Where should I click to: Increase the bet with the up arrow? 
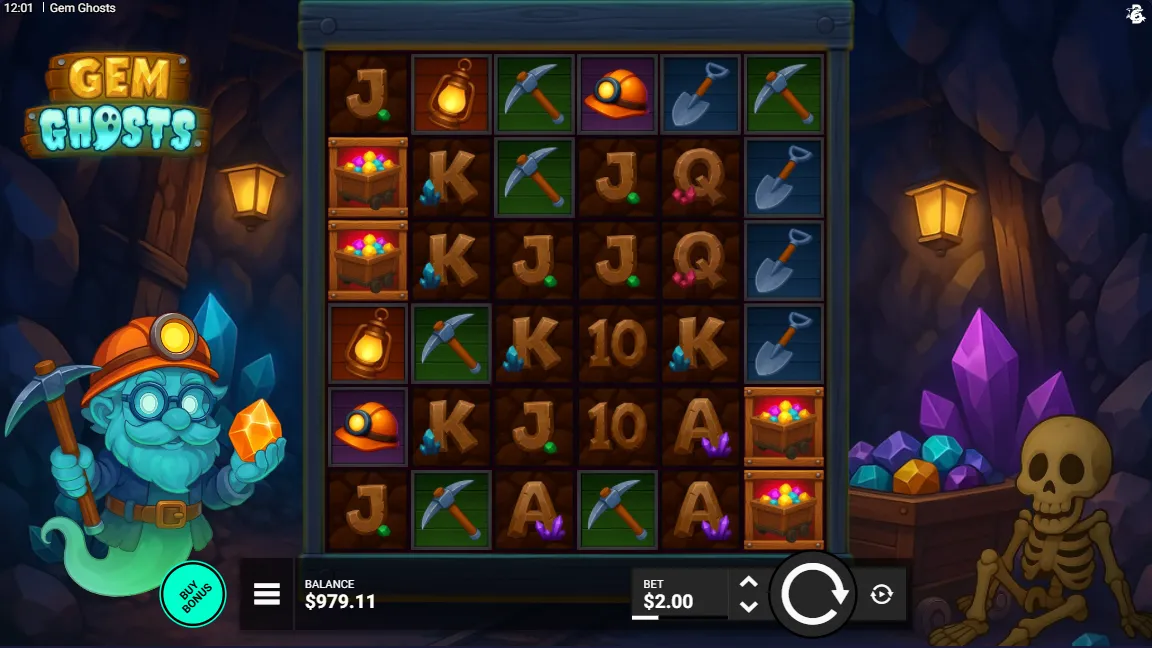coord(749,582)
